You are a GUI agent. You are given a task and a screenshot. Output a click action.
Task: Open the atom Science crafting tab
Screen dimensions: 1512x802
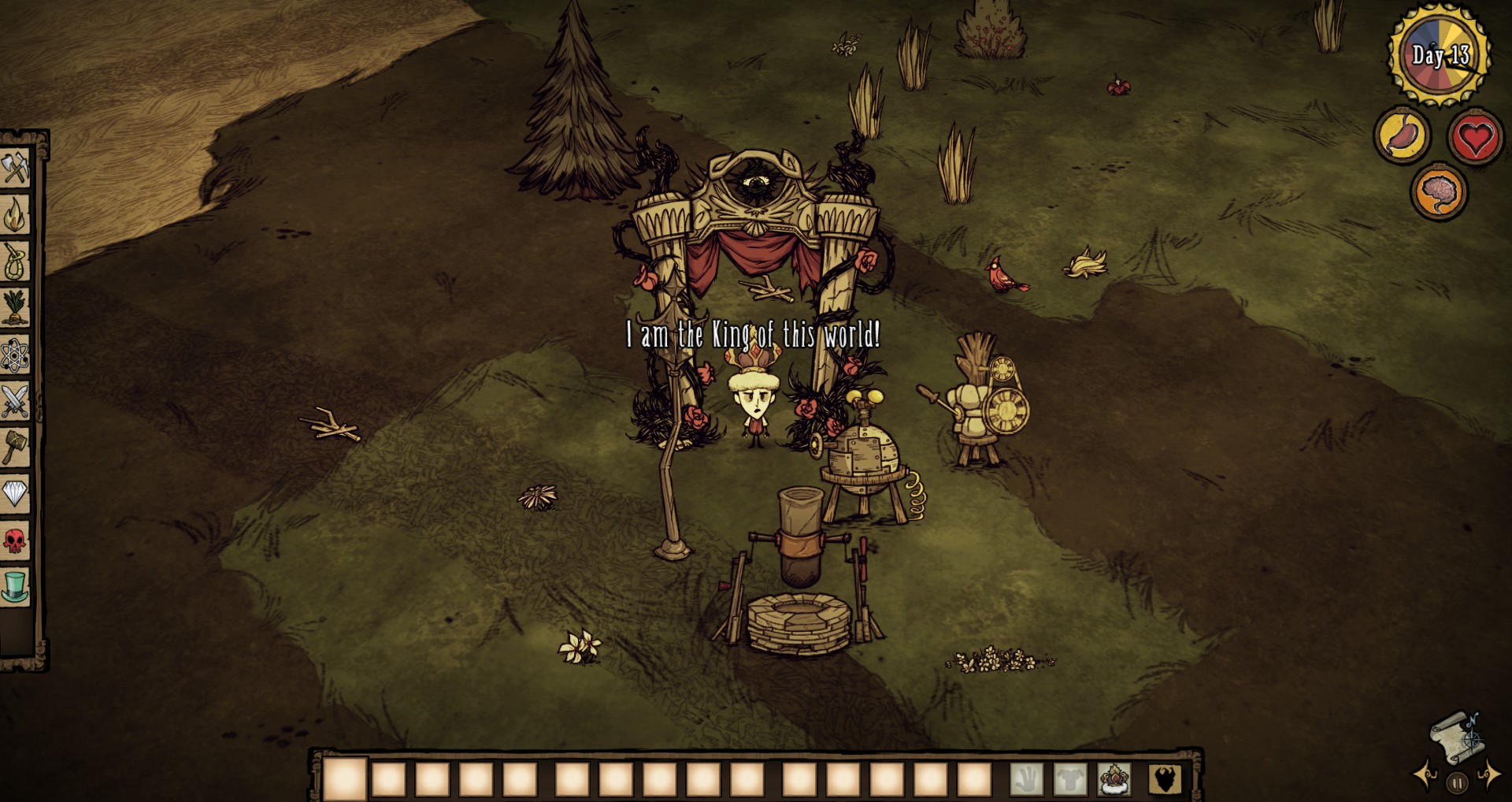click(x=15, y=355)
